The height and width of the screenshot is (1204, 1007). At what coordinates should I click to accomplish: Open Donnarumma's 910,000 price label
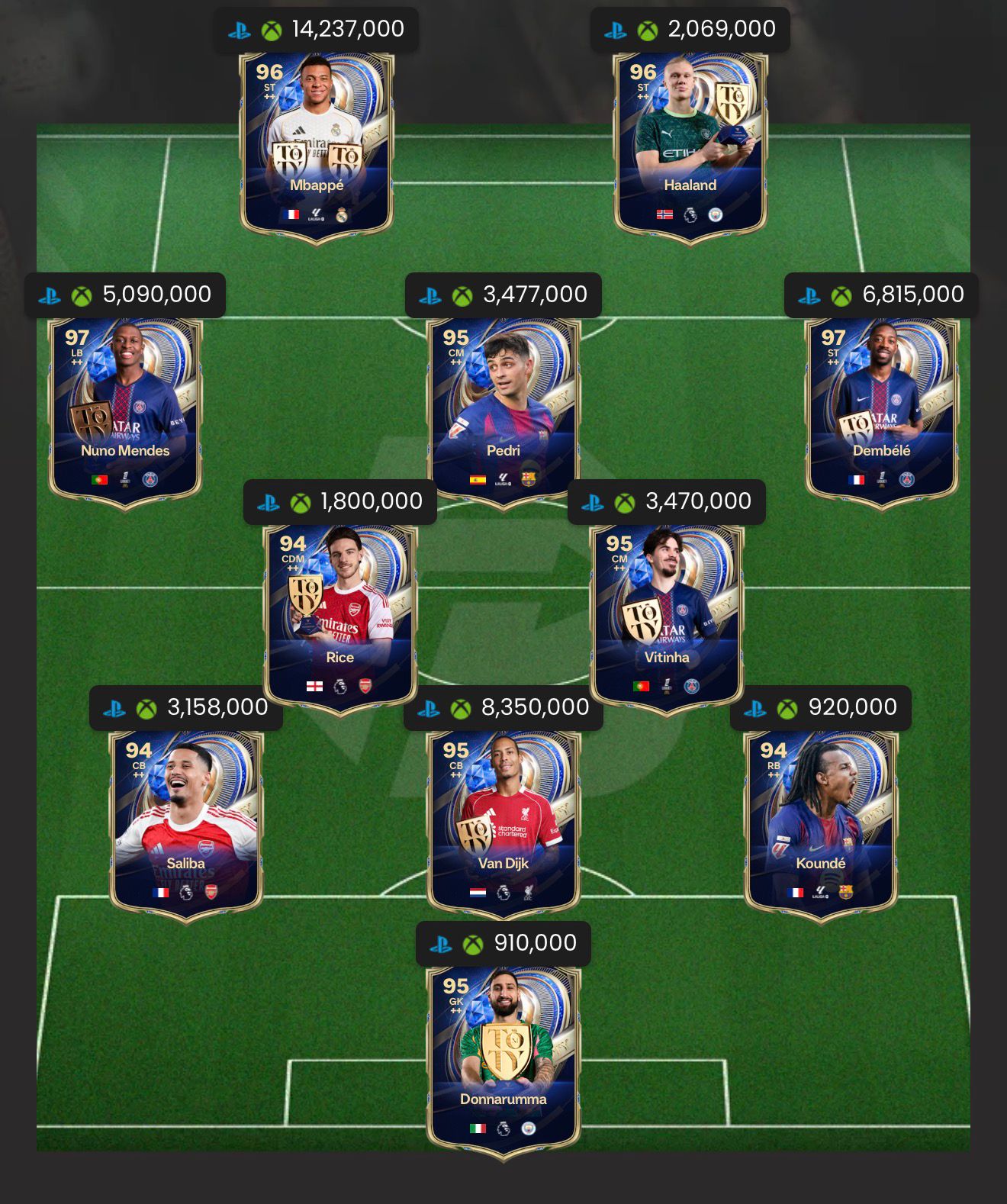pyautogui.click(x=504, y=944)
